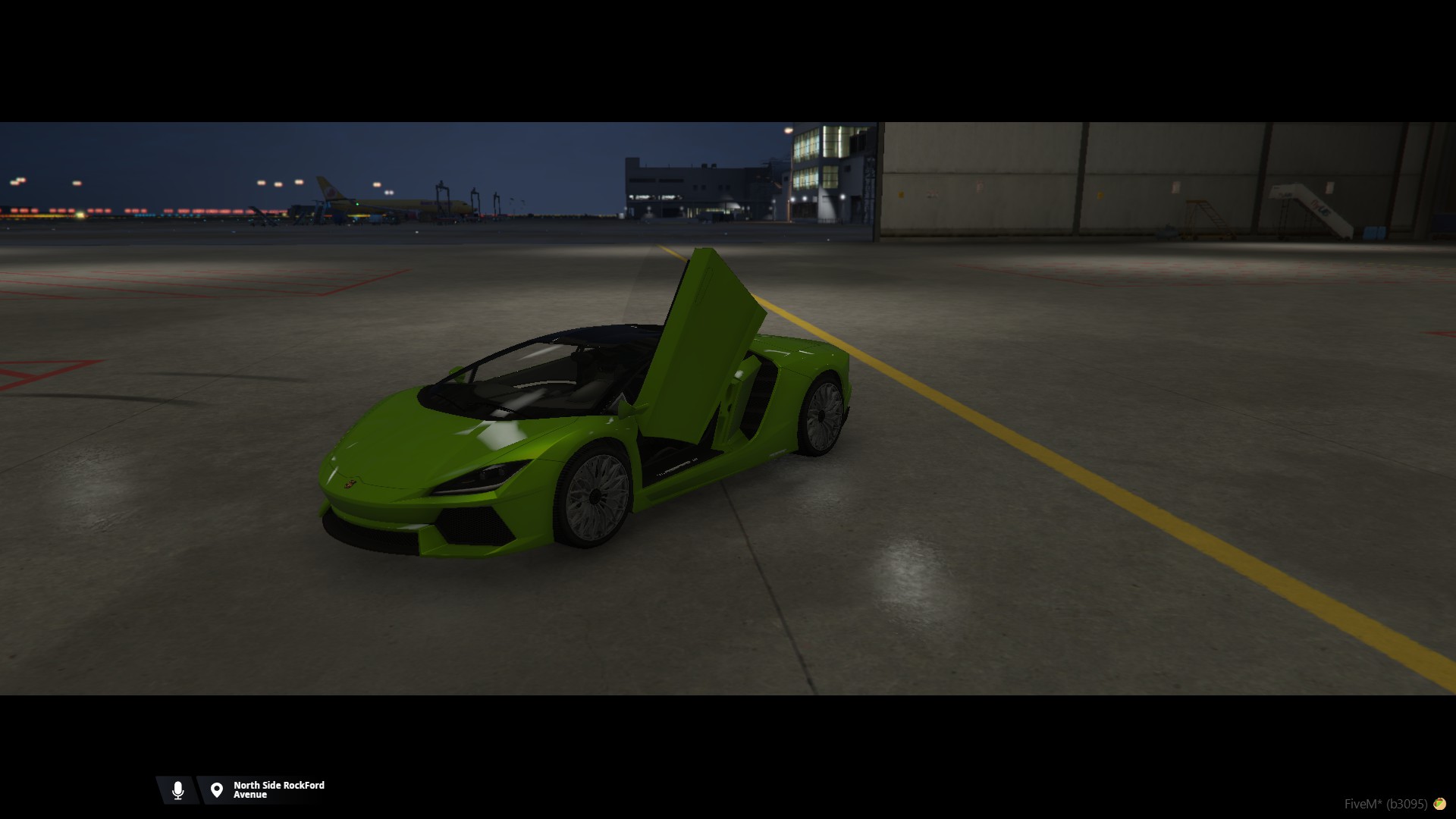Image resolution: width=1456 pixels, height=819 pixels.
Task: Click the location pin icon
Action: [217, 790]
